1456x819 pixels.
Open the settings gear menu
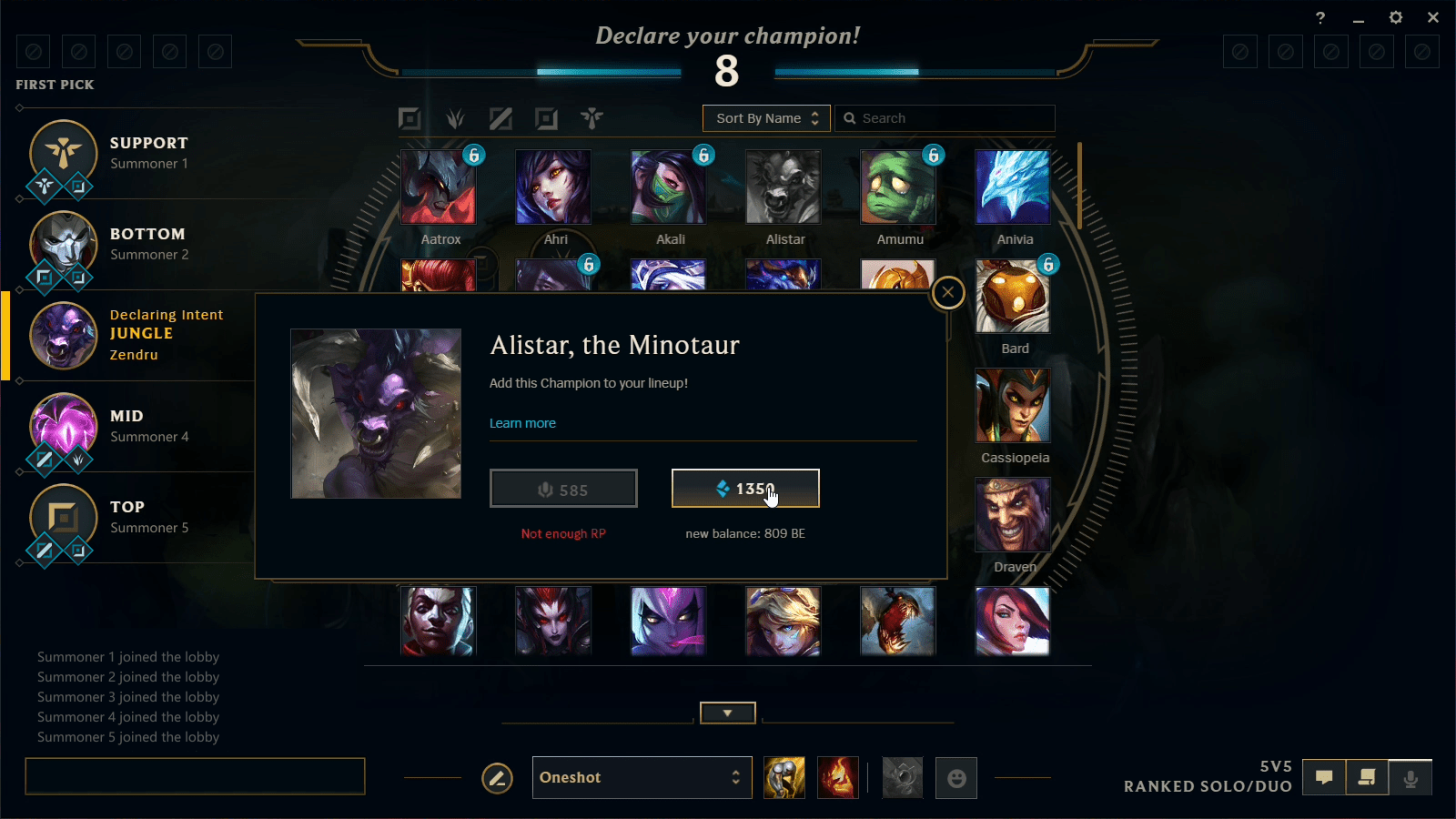[x=1395, y=17]
